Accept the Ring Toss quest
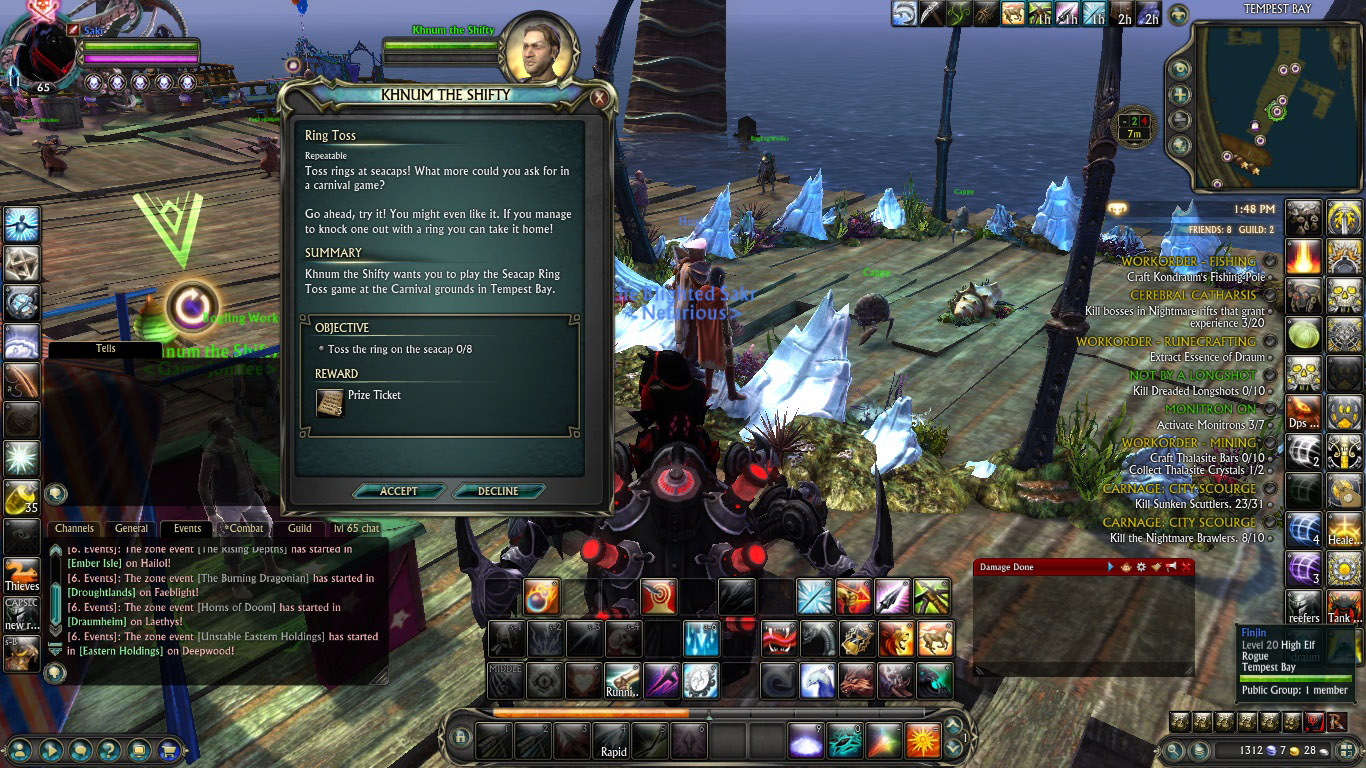Image resolution: width=1366 pixels, height=768 pixels. (x=399, y=491)
